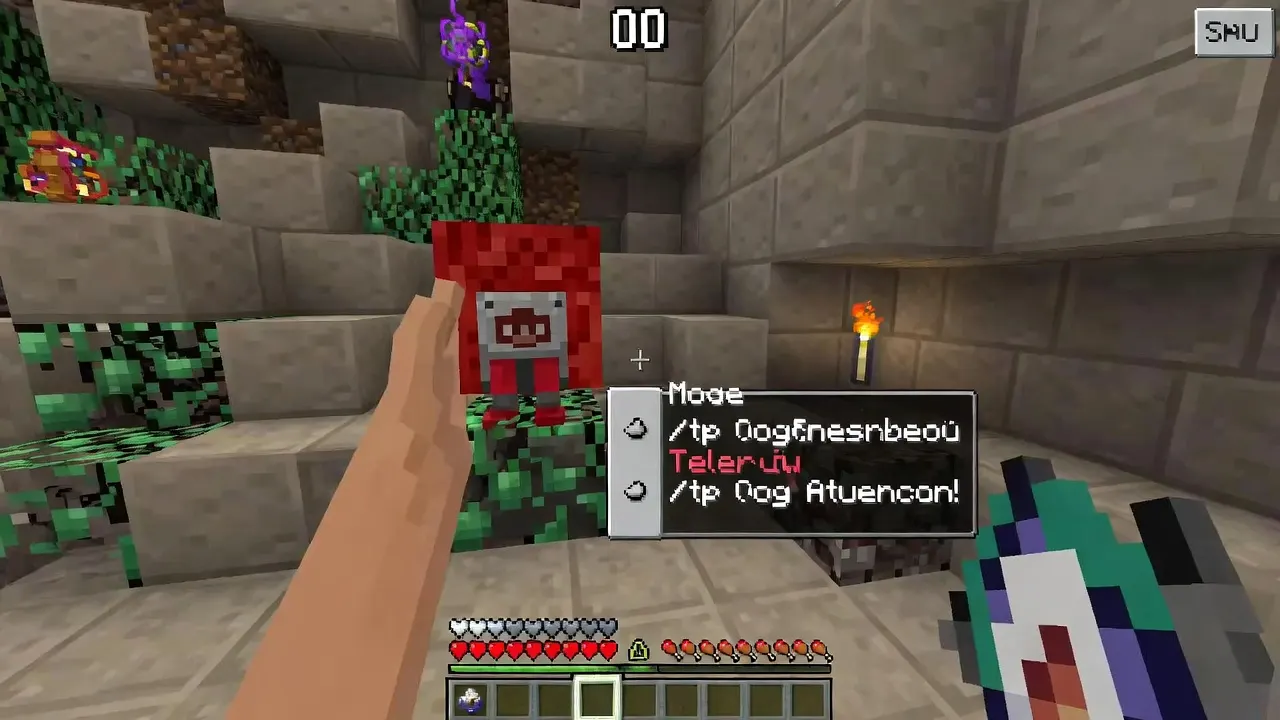Select the rainbow dropped item in the top-left corner
Image resolution: width=1280 pixels, height=720 pixels.
(55, 165)
